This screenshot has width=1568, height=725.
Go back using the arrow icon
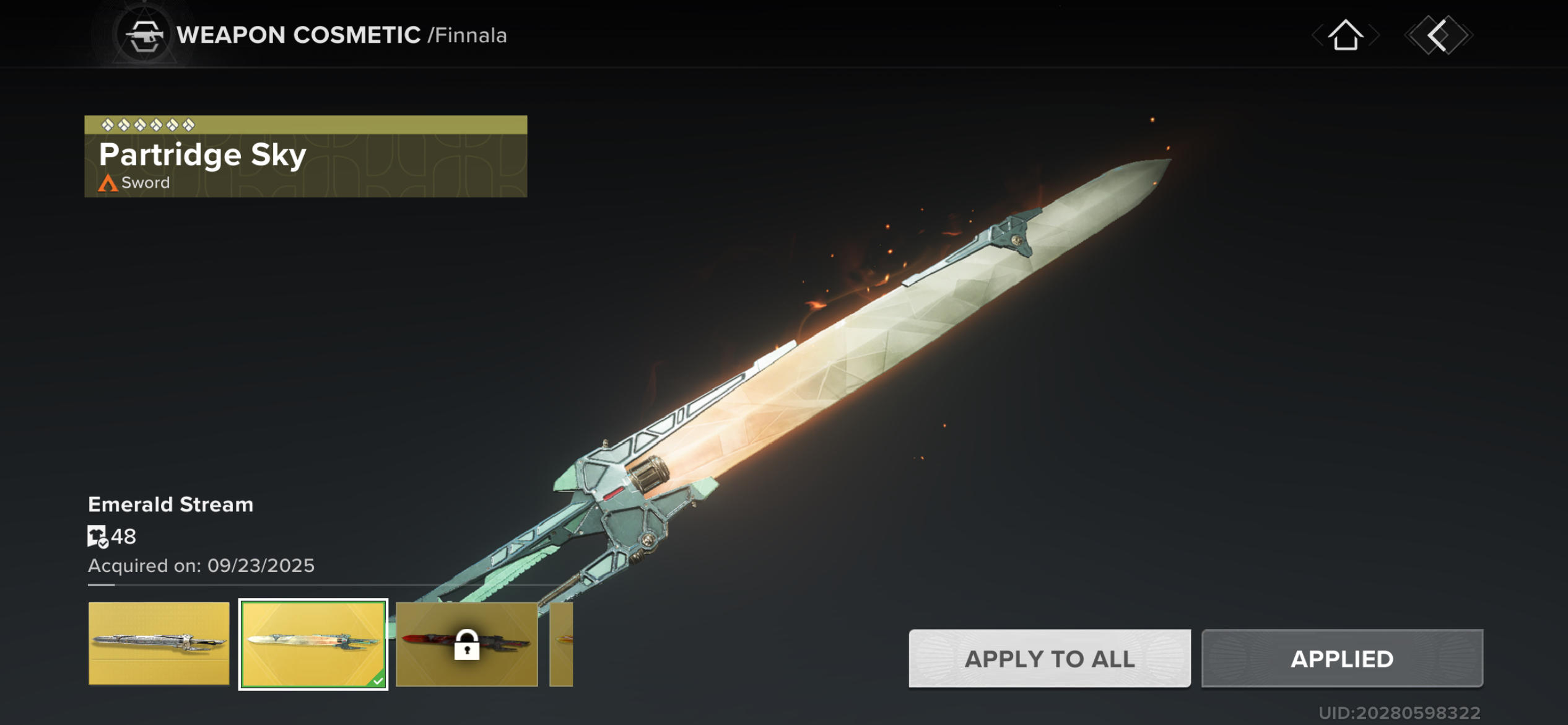tap(1438, 35)
